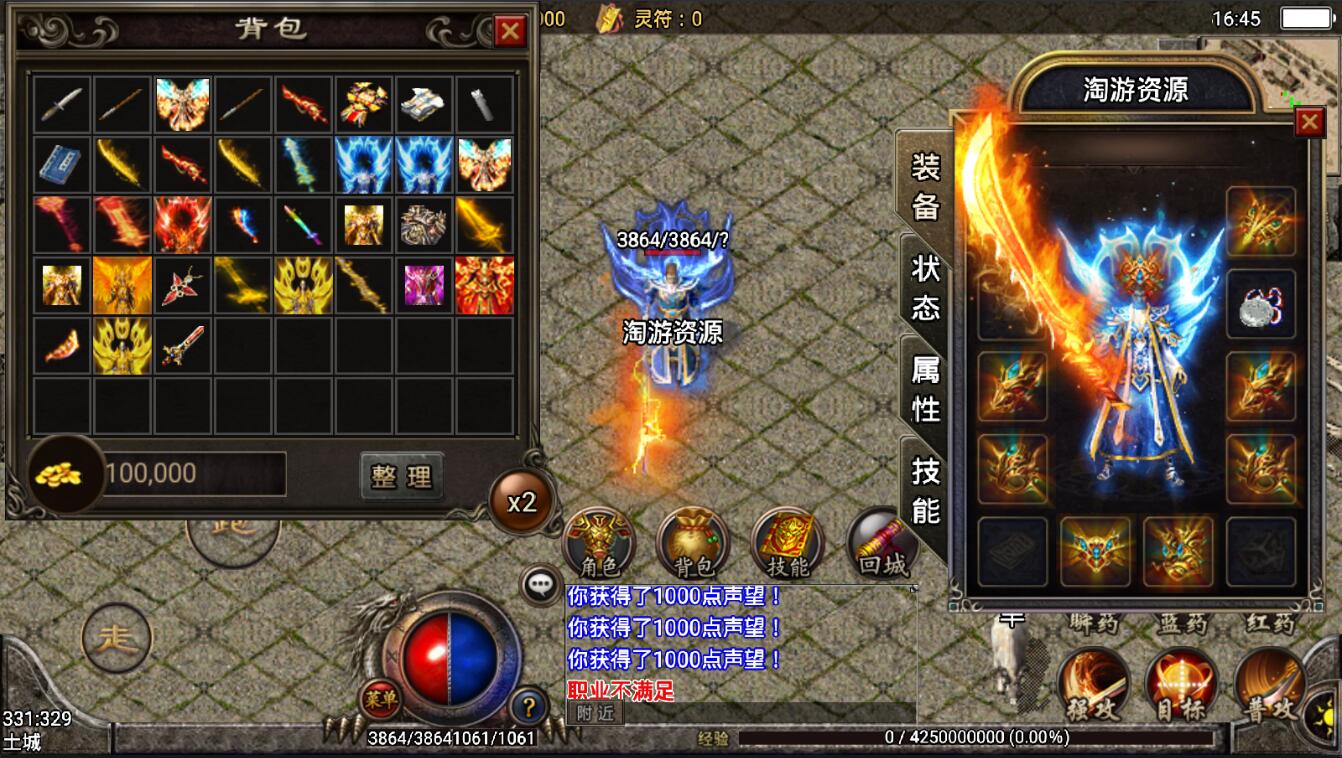
Task: Switch to 走 walk mode
Action: pyautogui.click(x=117, y=638)
